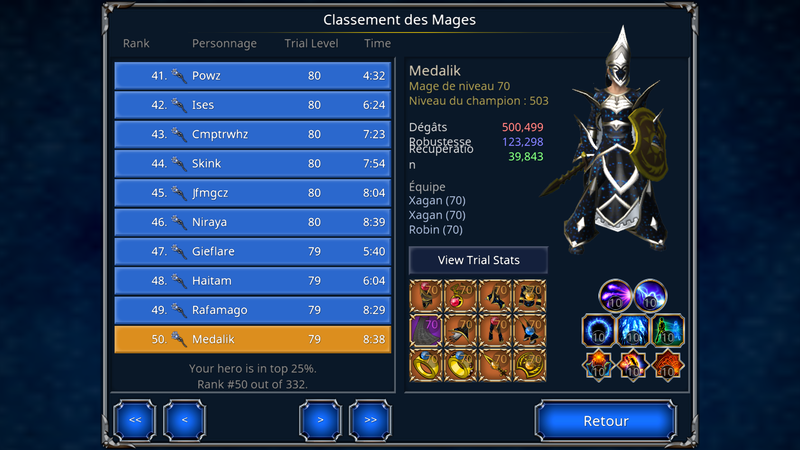Show Niraya's character details
This screenshot has height=450, width=800.
tap(252, 222)
